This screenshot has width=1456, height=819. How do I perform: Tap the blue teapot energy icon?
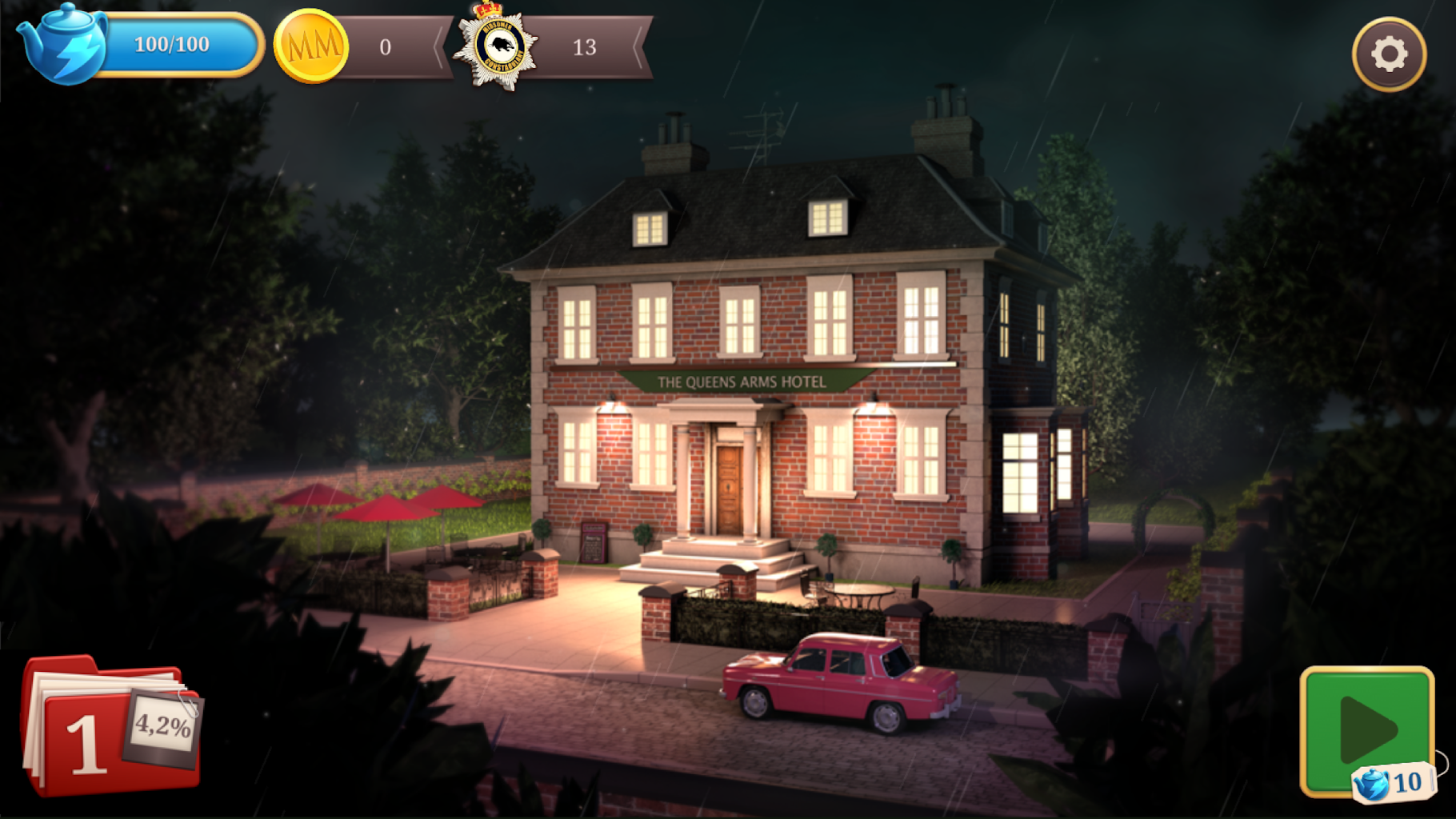coord(62,45)
